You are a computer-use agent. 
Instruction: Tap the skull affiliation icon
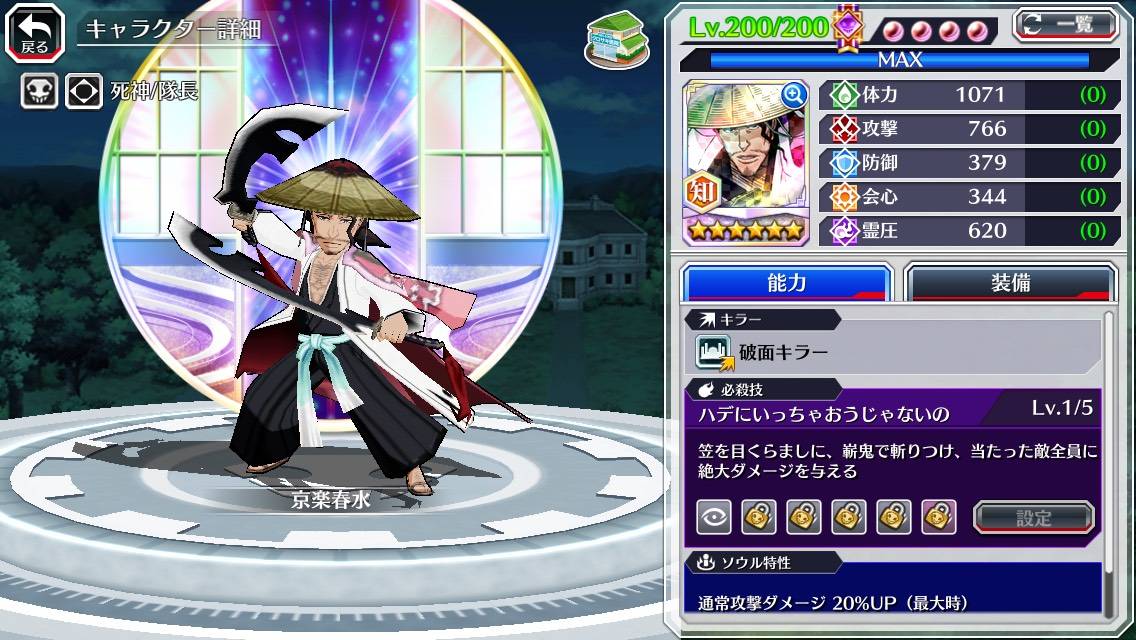pos(40,92)
